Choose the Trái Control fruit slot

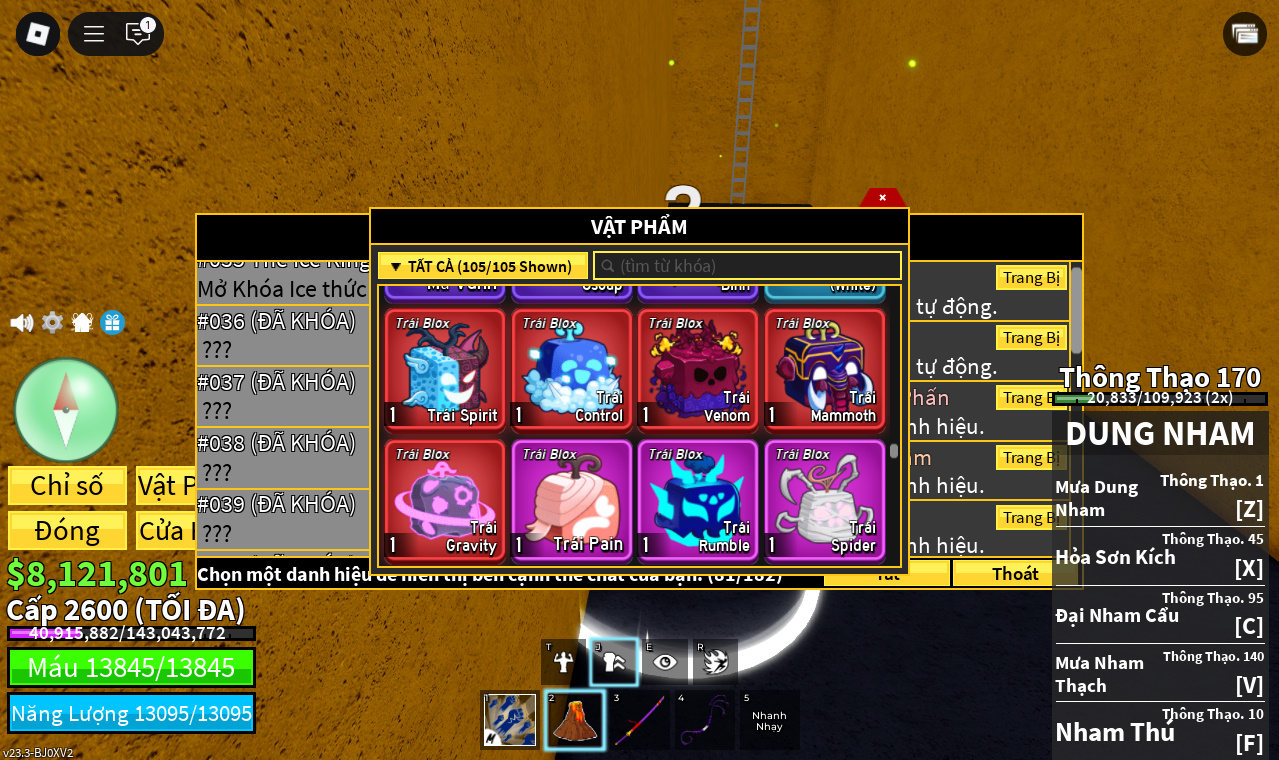click(x=572, y=369)
